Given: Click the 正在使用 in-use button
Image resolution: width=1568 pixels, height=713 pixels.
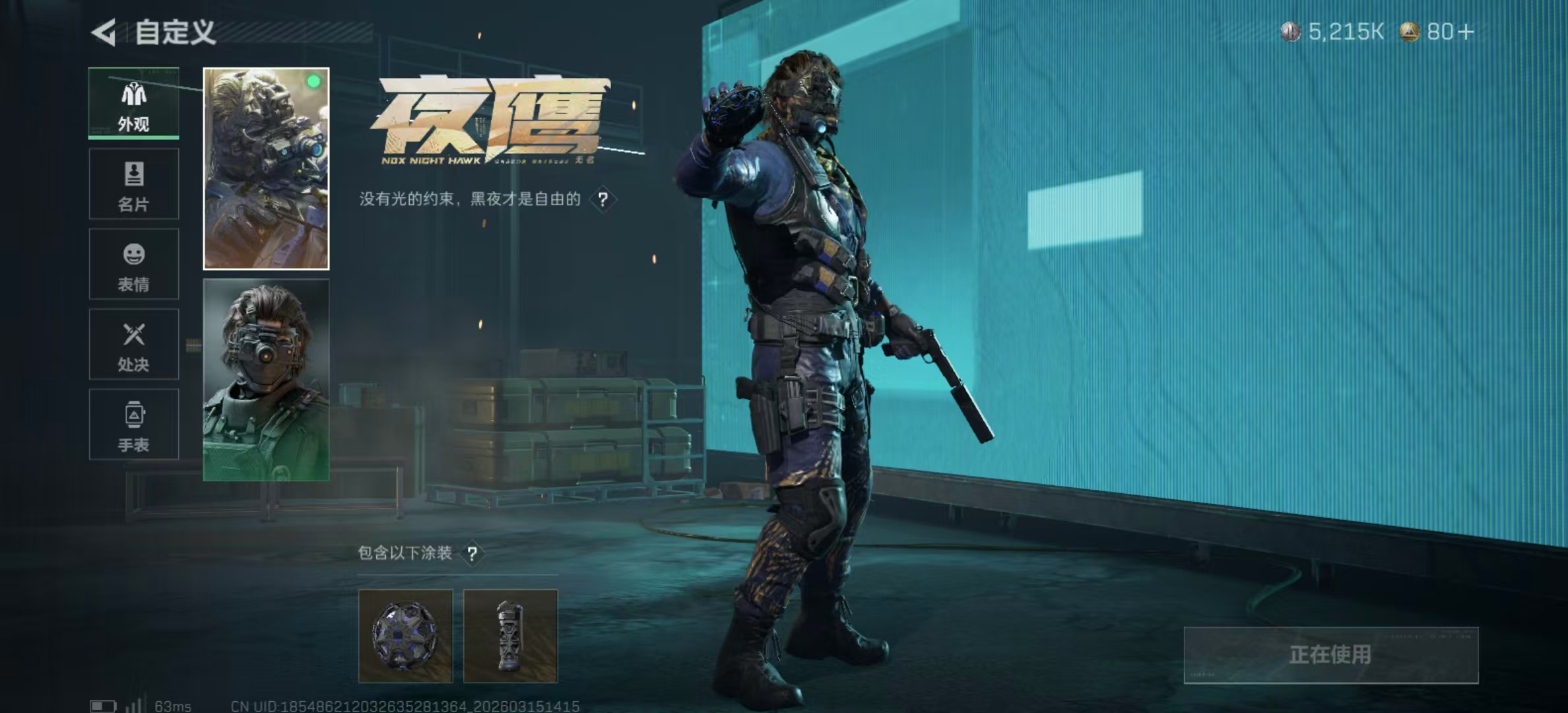Looking at the screenshot, I should click(x=1330, y=655).
